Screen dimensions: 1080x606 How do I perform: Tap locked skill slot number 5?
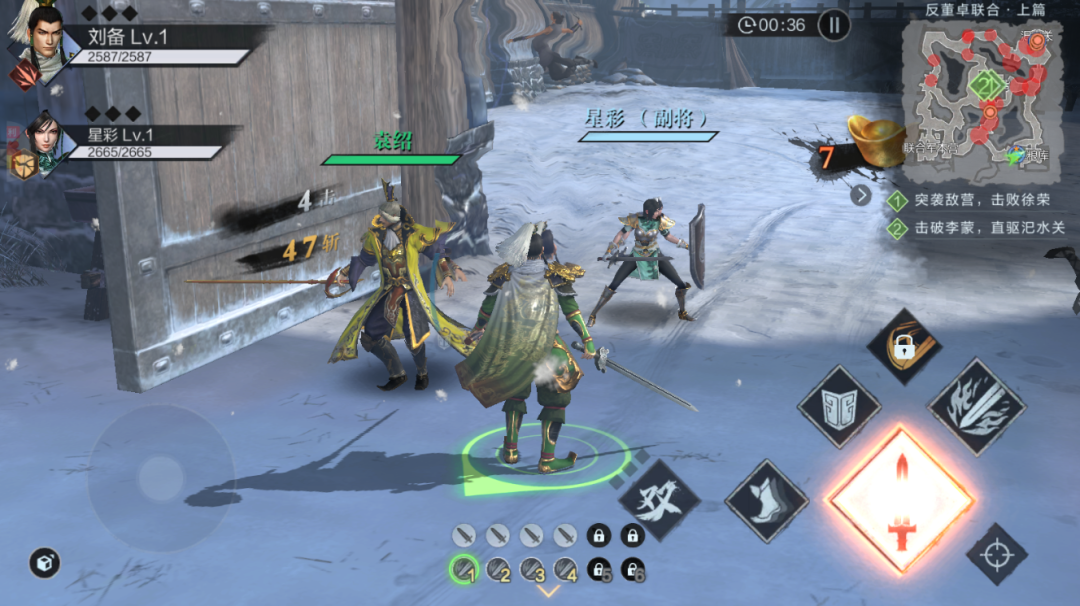[x=598, y=569]
